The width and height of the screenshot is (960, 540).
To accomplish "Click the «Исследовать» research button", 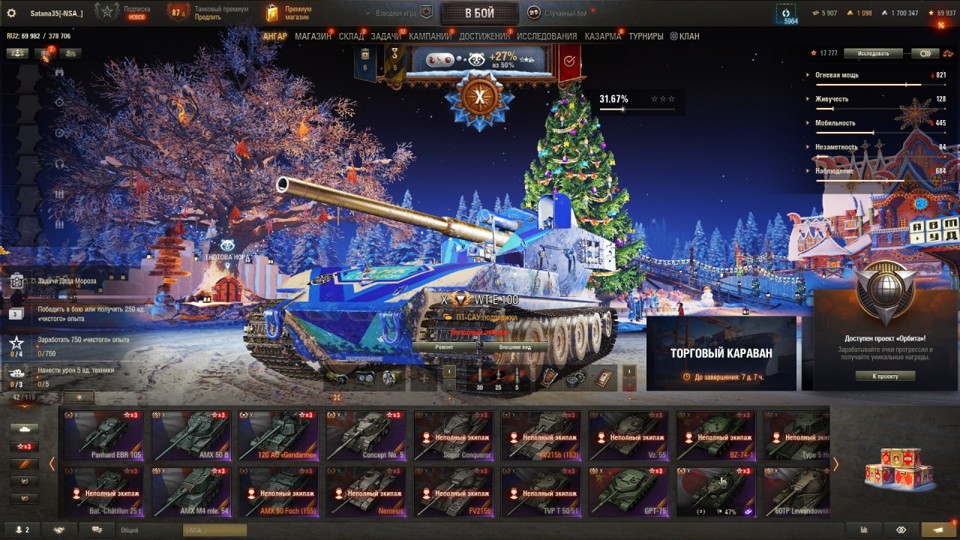I will click(873, 53).
